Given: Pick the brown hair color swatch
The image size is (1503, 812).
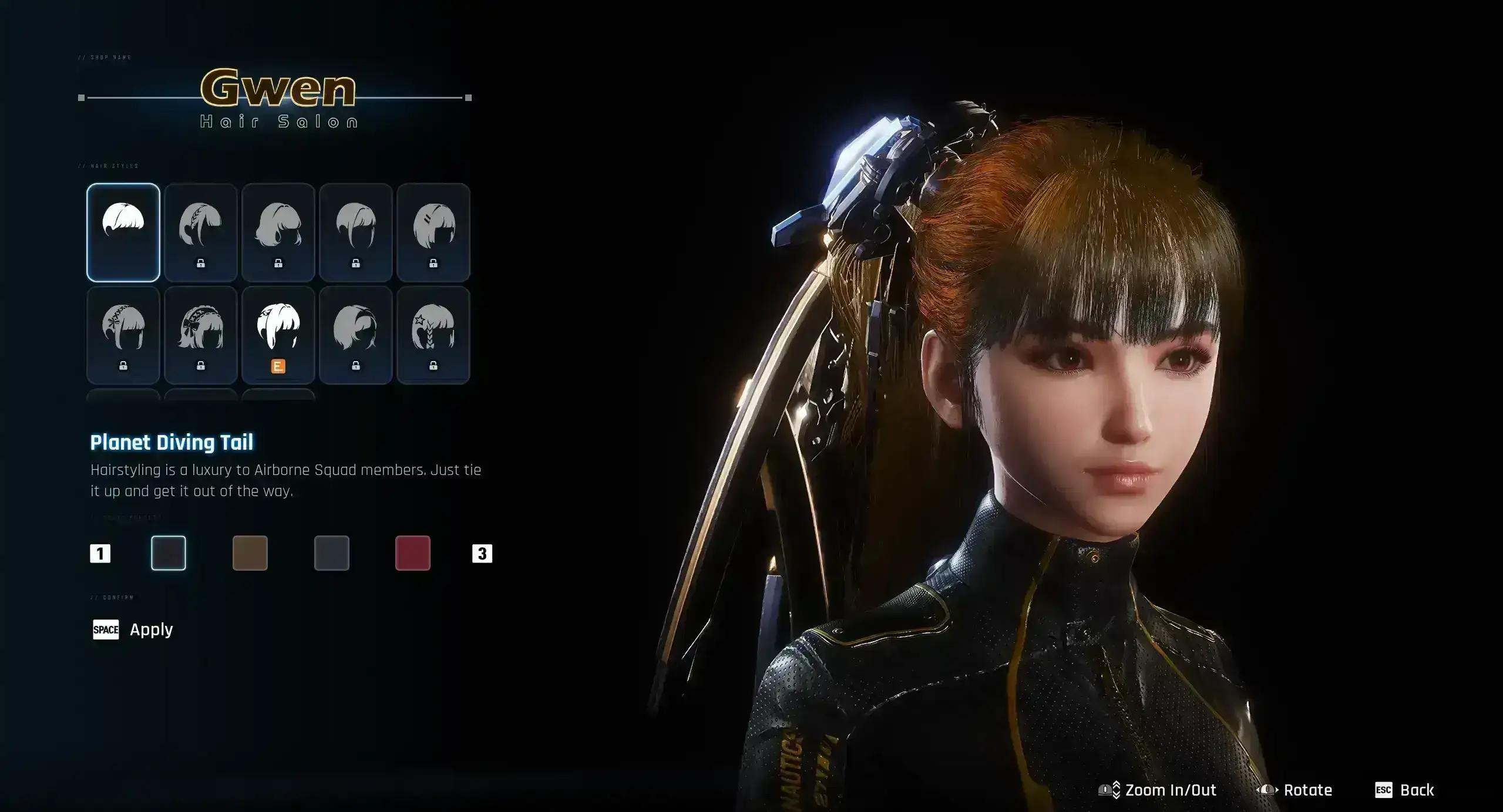Looking at the screenshot, I should [x=250, y=553].
